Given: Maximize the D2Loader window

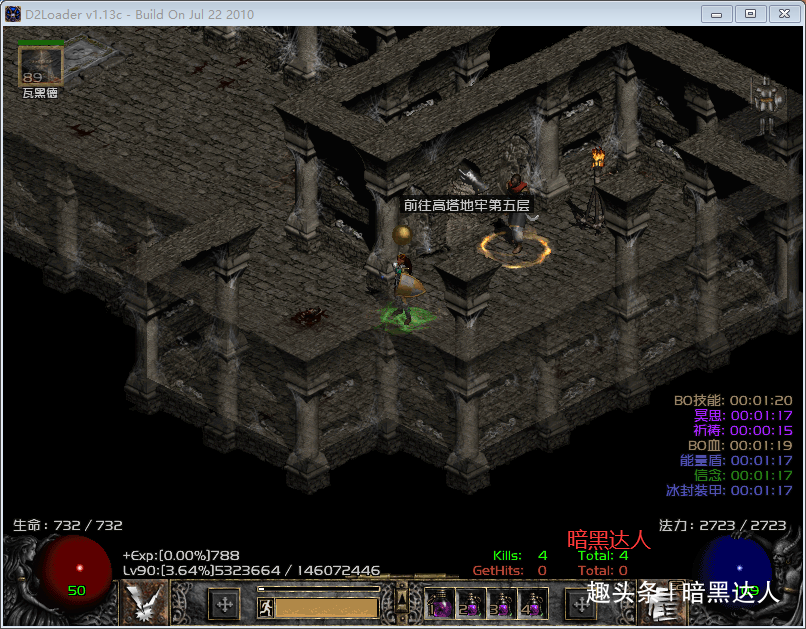Looking at the screenshot, I should pos(750,14).
